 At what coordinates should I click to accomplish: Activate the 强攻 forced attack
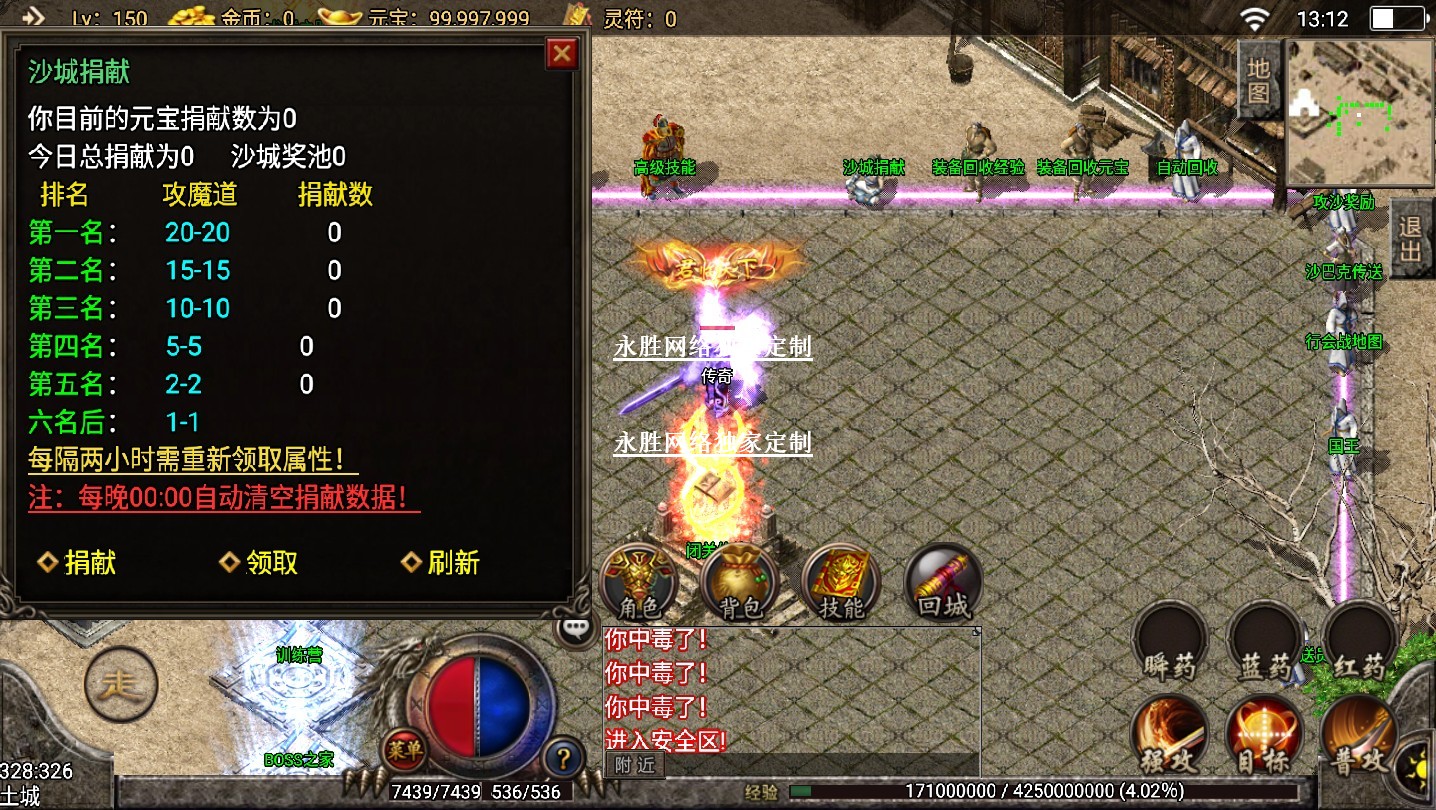[1169, 737]
